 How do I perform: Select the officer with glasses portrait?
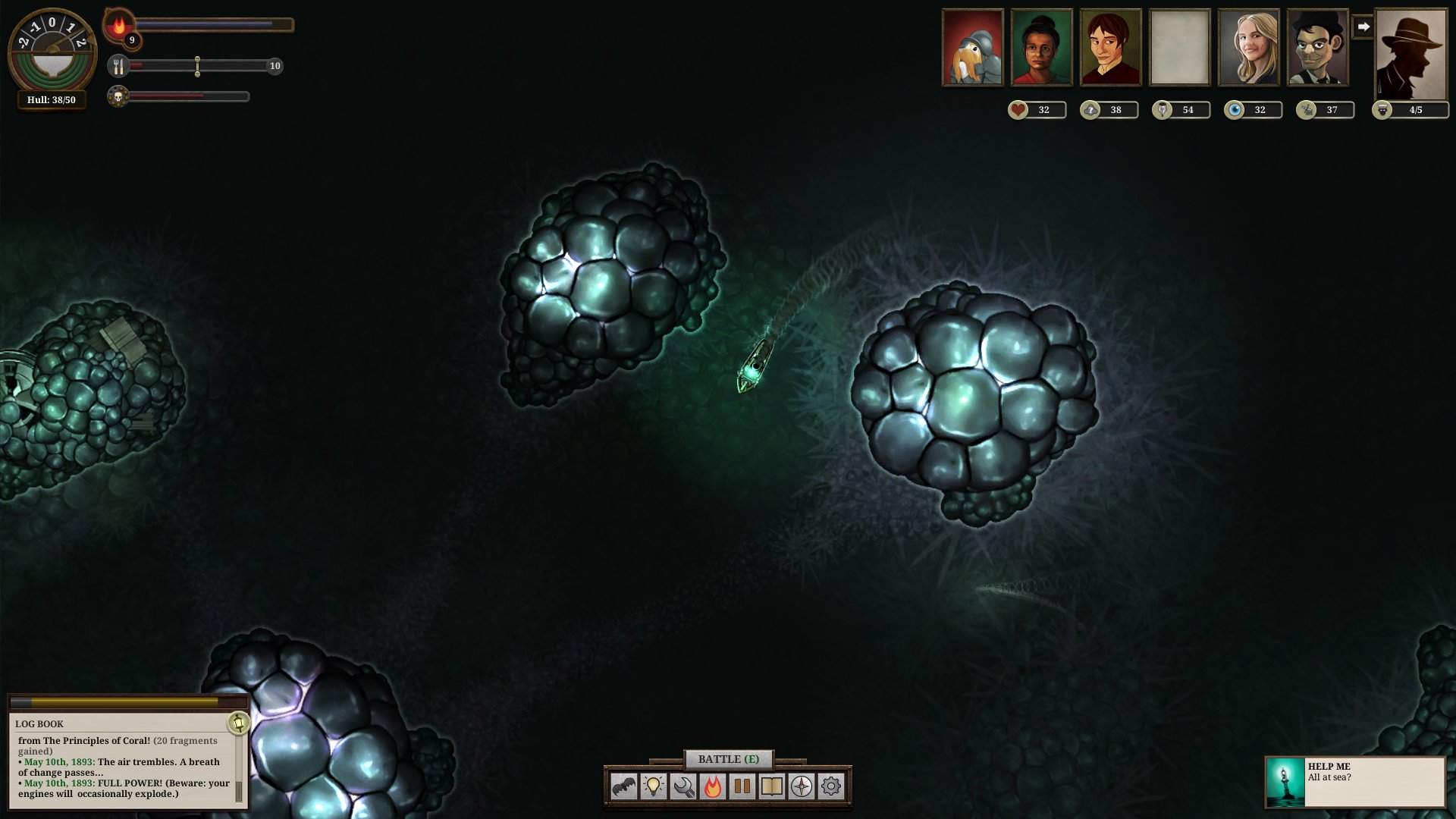click(x=1042, y=48)
